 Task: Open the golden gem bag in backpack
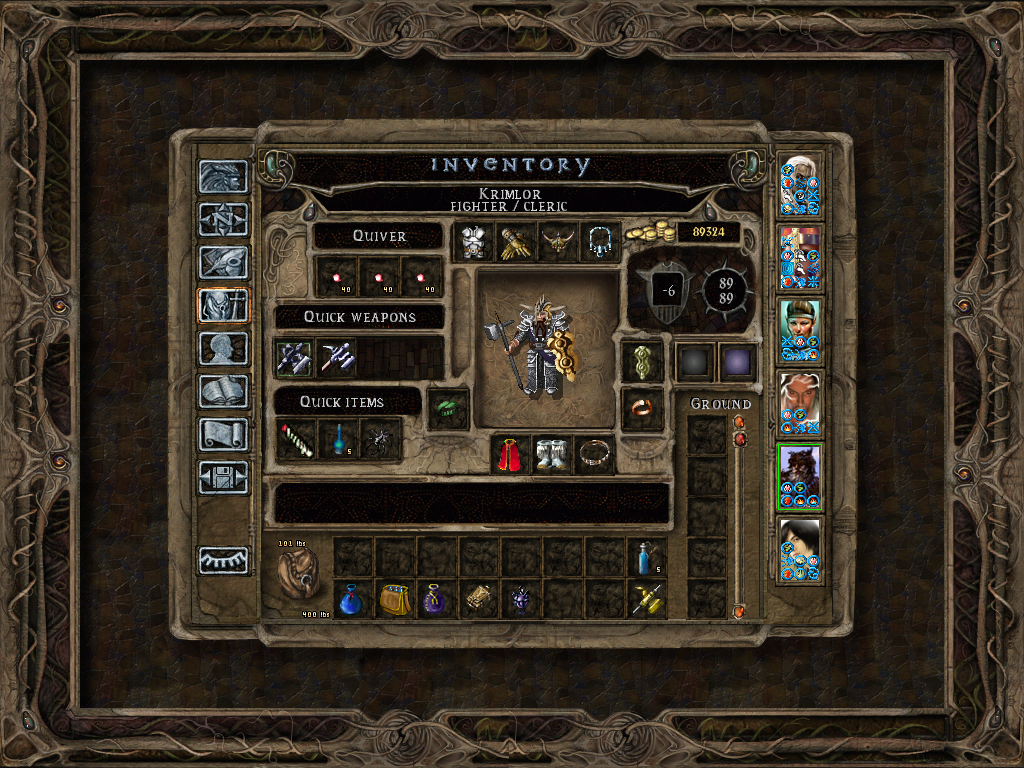394,600
